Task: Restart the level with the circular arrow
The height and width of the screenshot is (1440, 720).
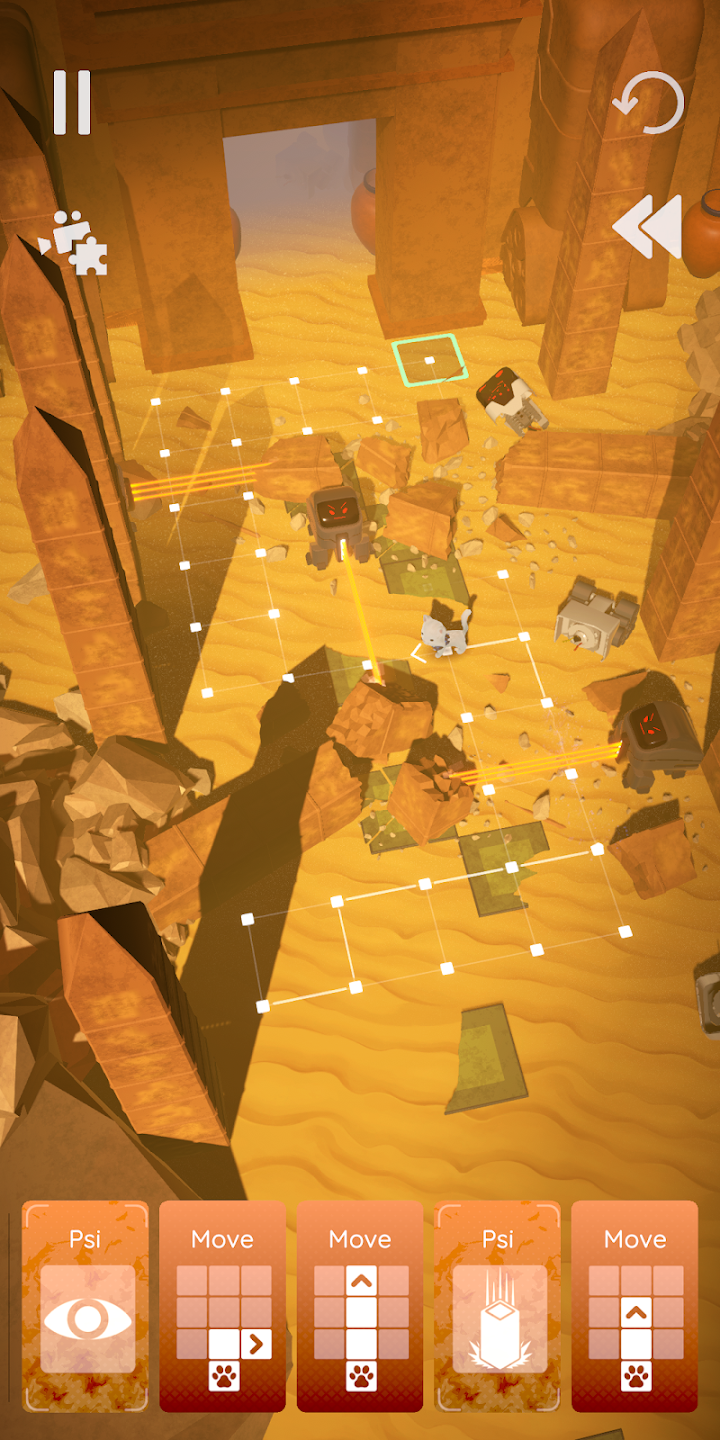Action: (649, 102)
